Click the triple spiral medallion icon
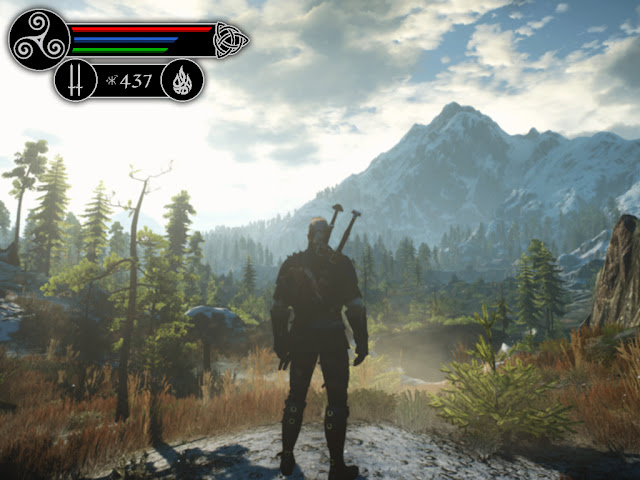 coord(39,40)
